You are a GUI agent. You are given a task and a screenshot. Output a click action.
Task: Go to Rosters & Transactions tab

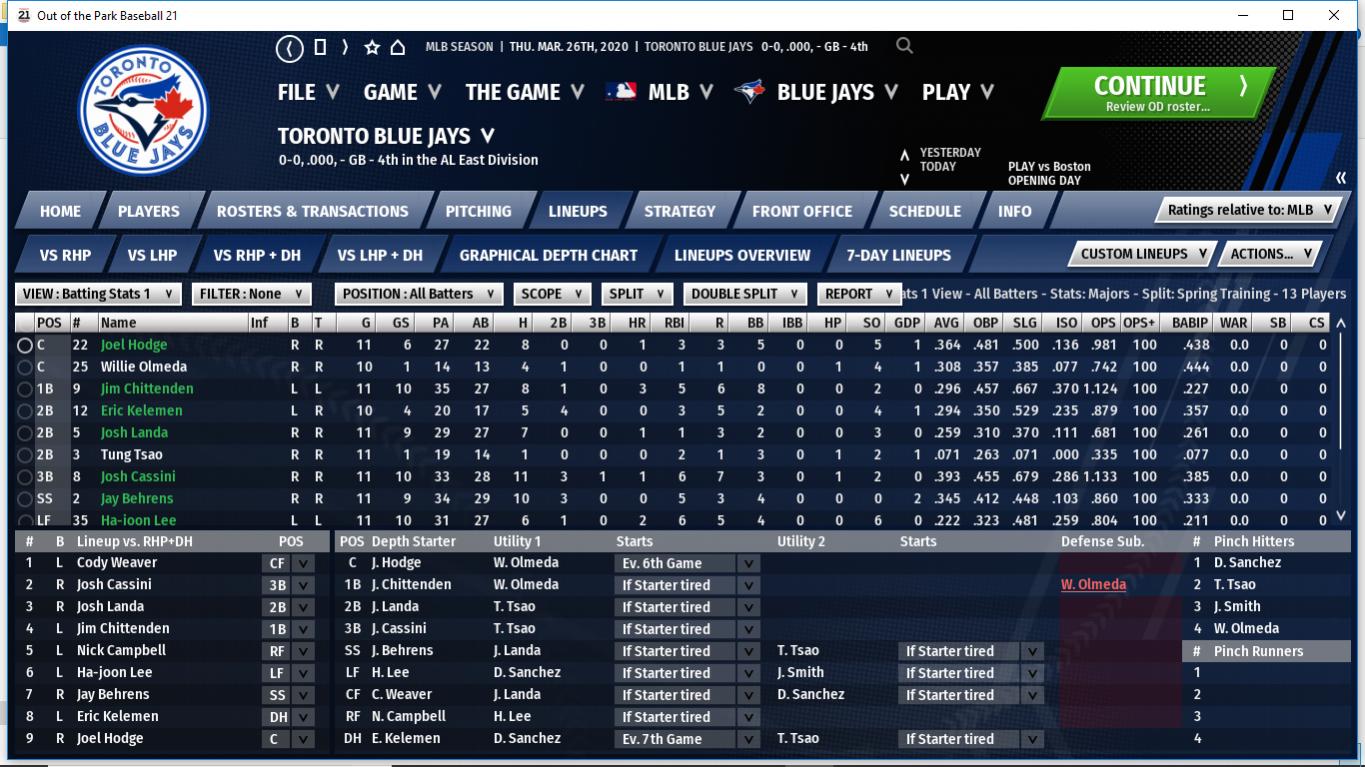tap(312, 211)
